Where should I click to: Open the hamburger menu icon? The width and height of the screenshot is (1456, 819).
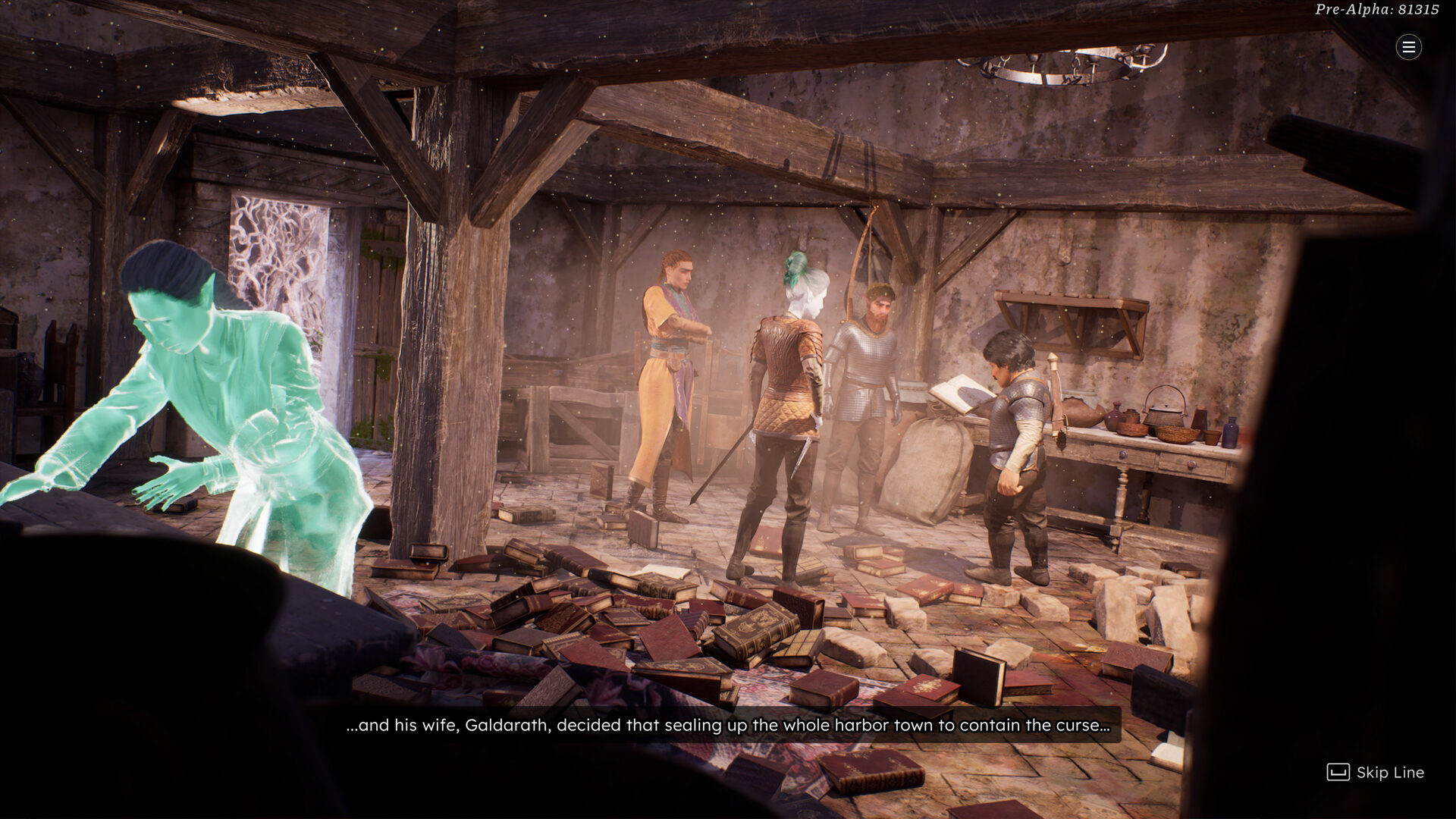[x=1408, y=47]
